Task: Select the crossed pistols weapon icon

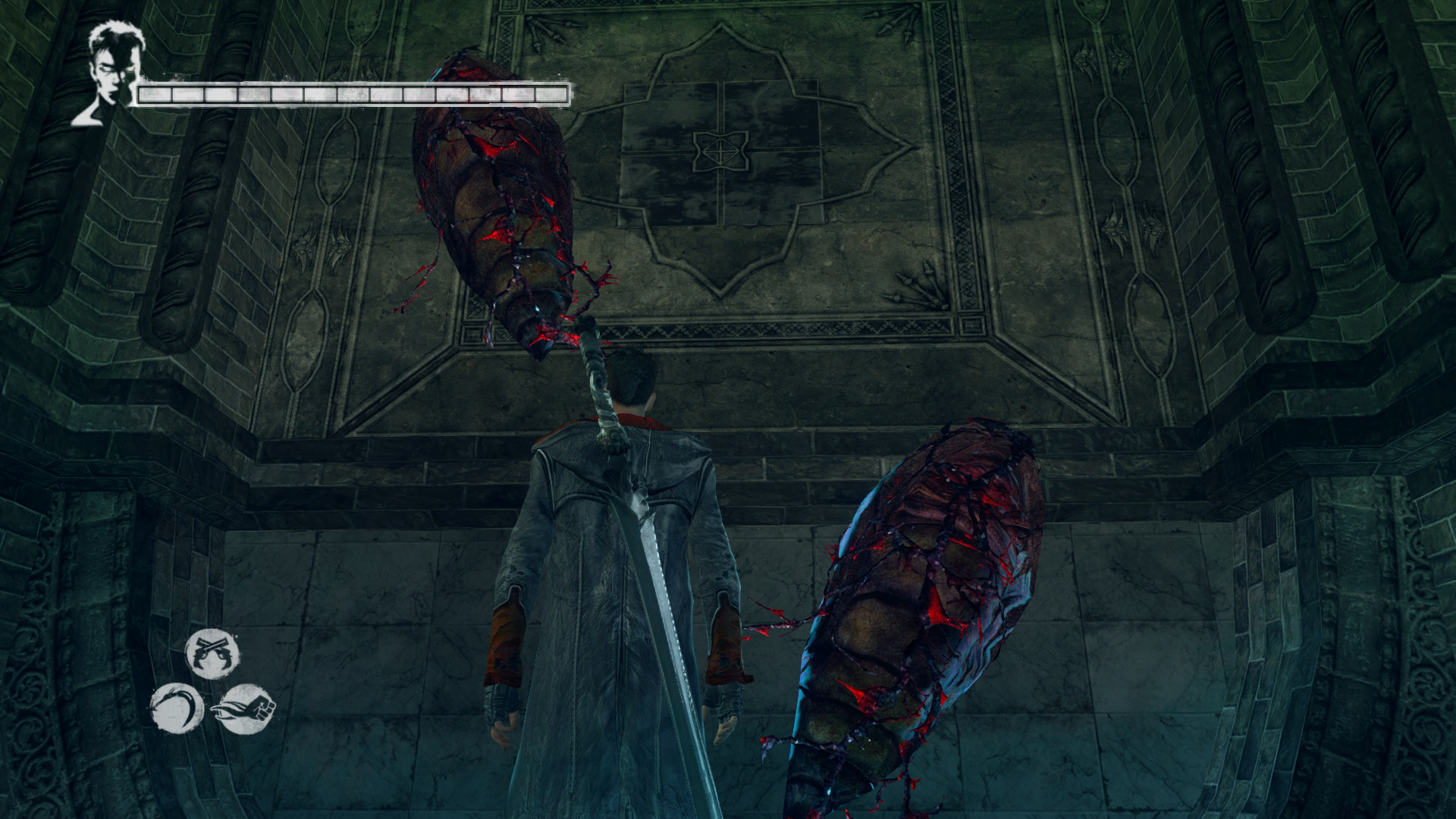Action: click(x=212, y=654)
